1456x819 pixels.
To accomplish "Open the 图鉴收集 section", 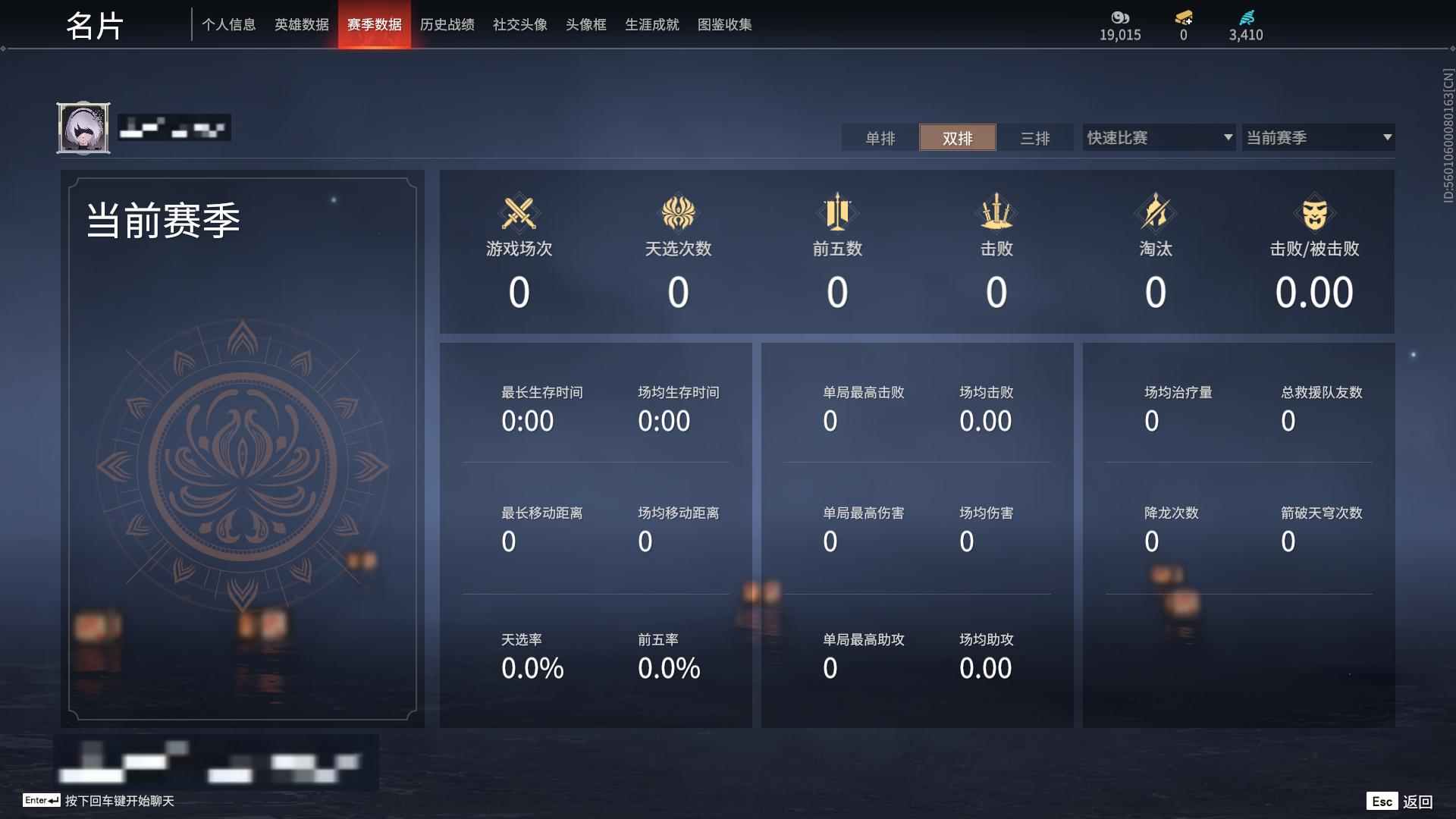I will coord(724,24).
